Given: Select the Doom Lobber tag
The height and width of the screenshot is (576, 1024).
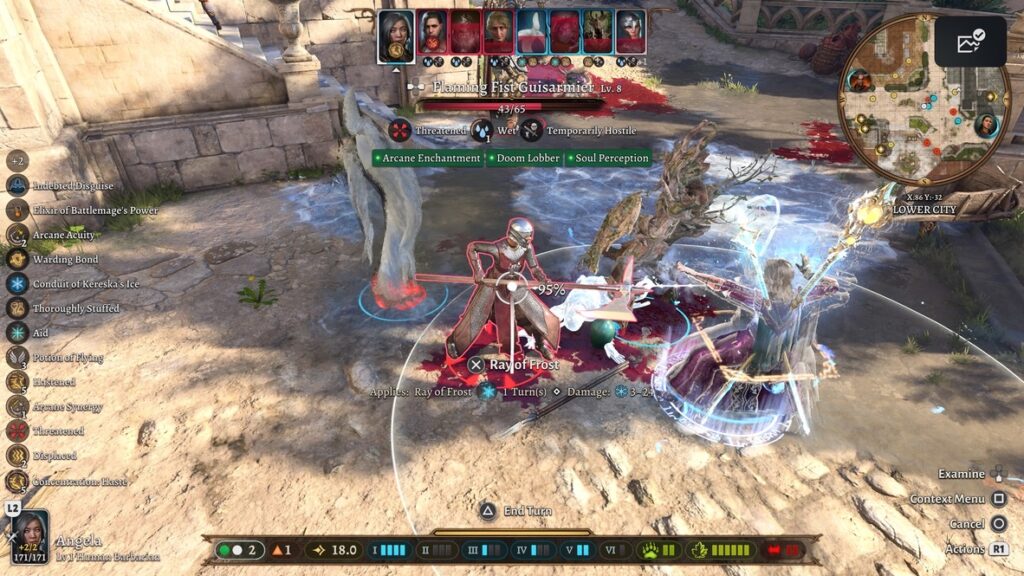Looking at the screenshot, I should pyautogui.click(x=526, y=158).
